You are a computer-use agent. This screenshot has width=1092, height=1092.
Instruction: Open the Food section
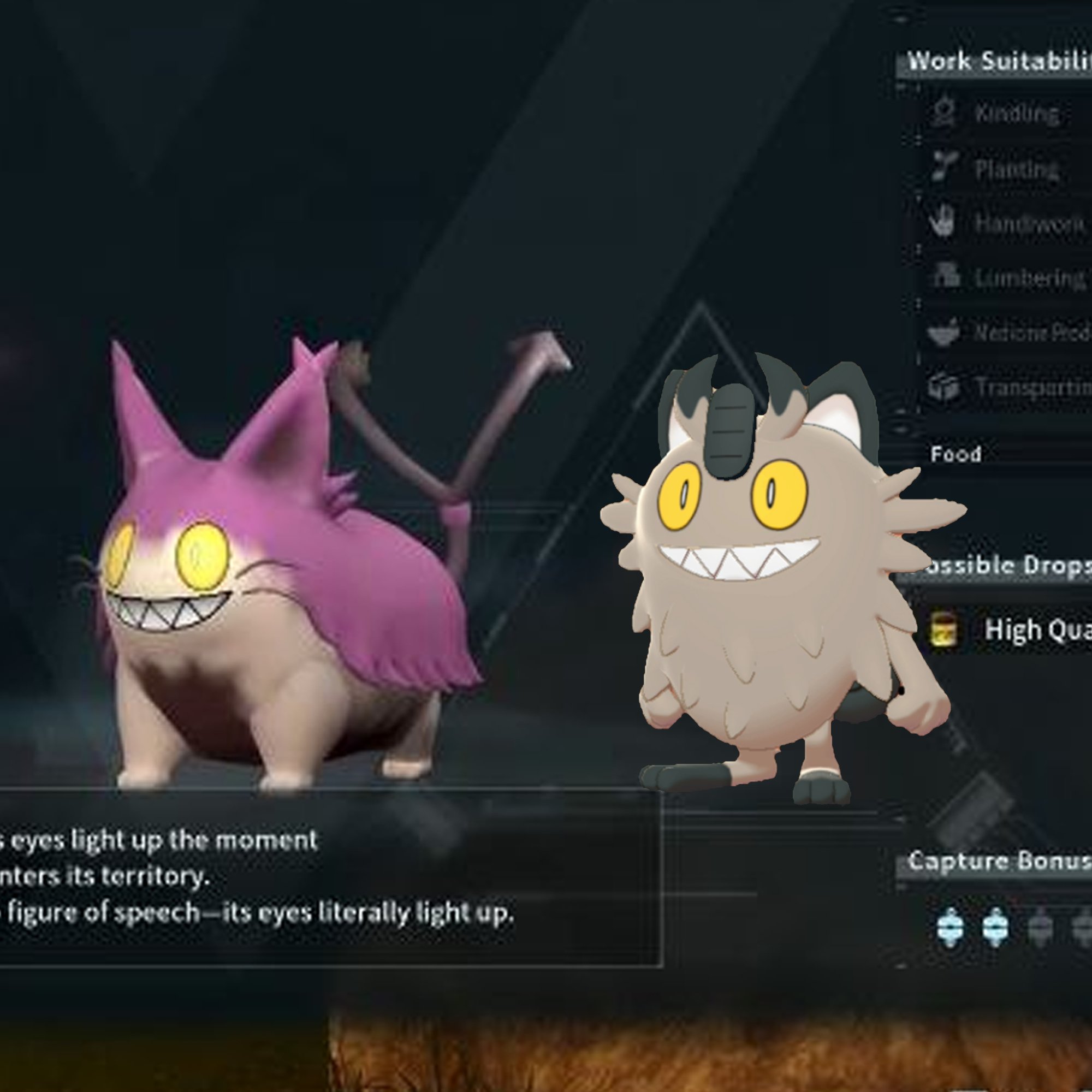pyautogui.click(x=957, y=453)
